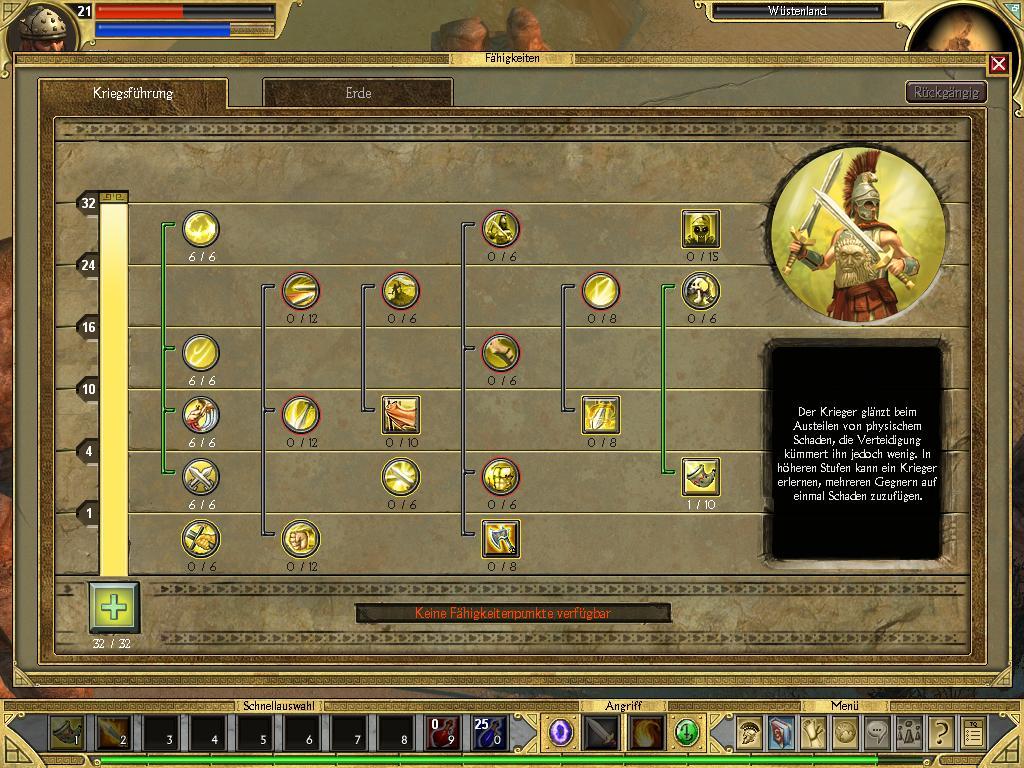Select the hooded figure skill showing 0/15
The height and width of the screenshot is (768, 1024).
pyautogui.click(x=701, y=229)
